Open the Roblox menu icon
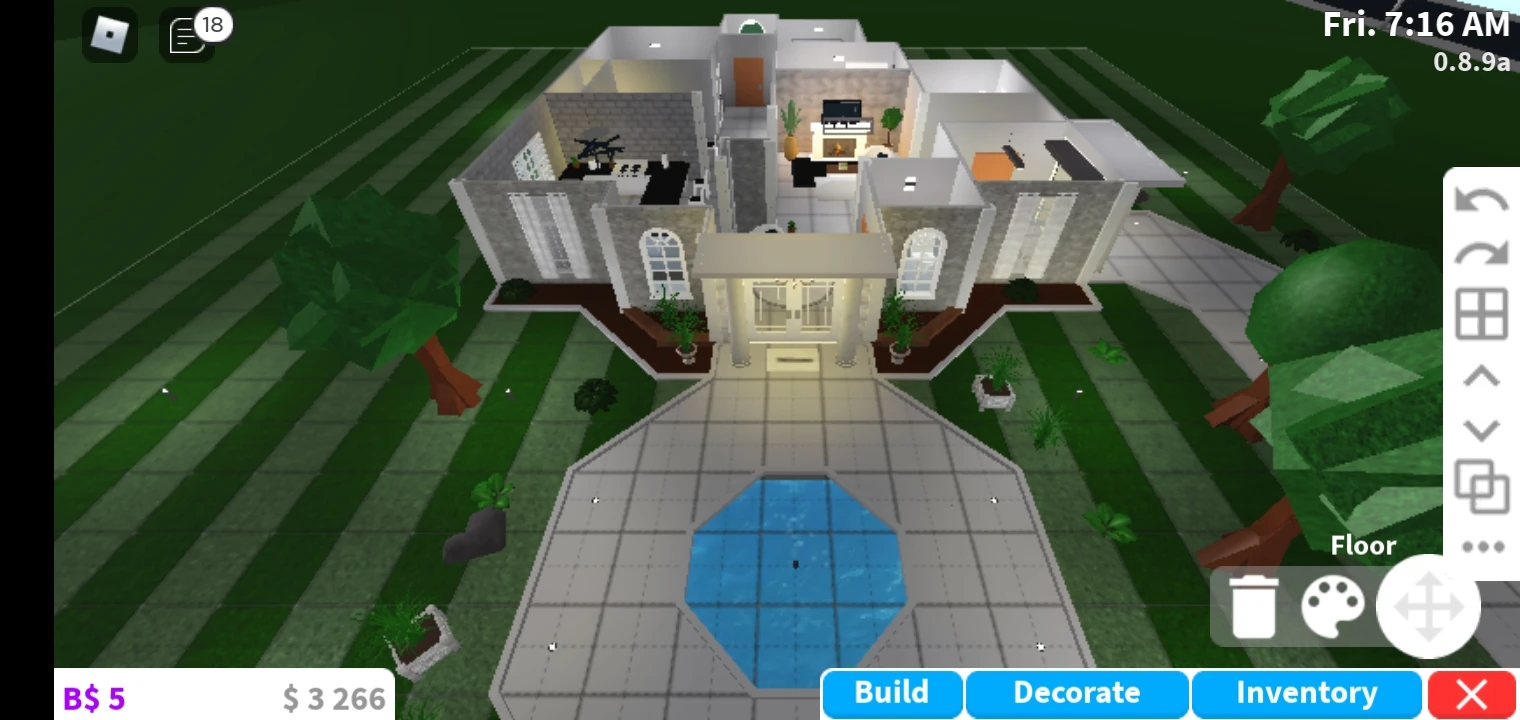 [x=110, y=34]
